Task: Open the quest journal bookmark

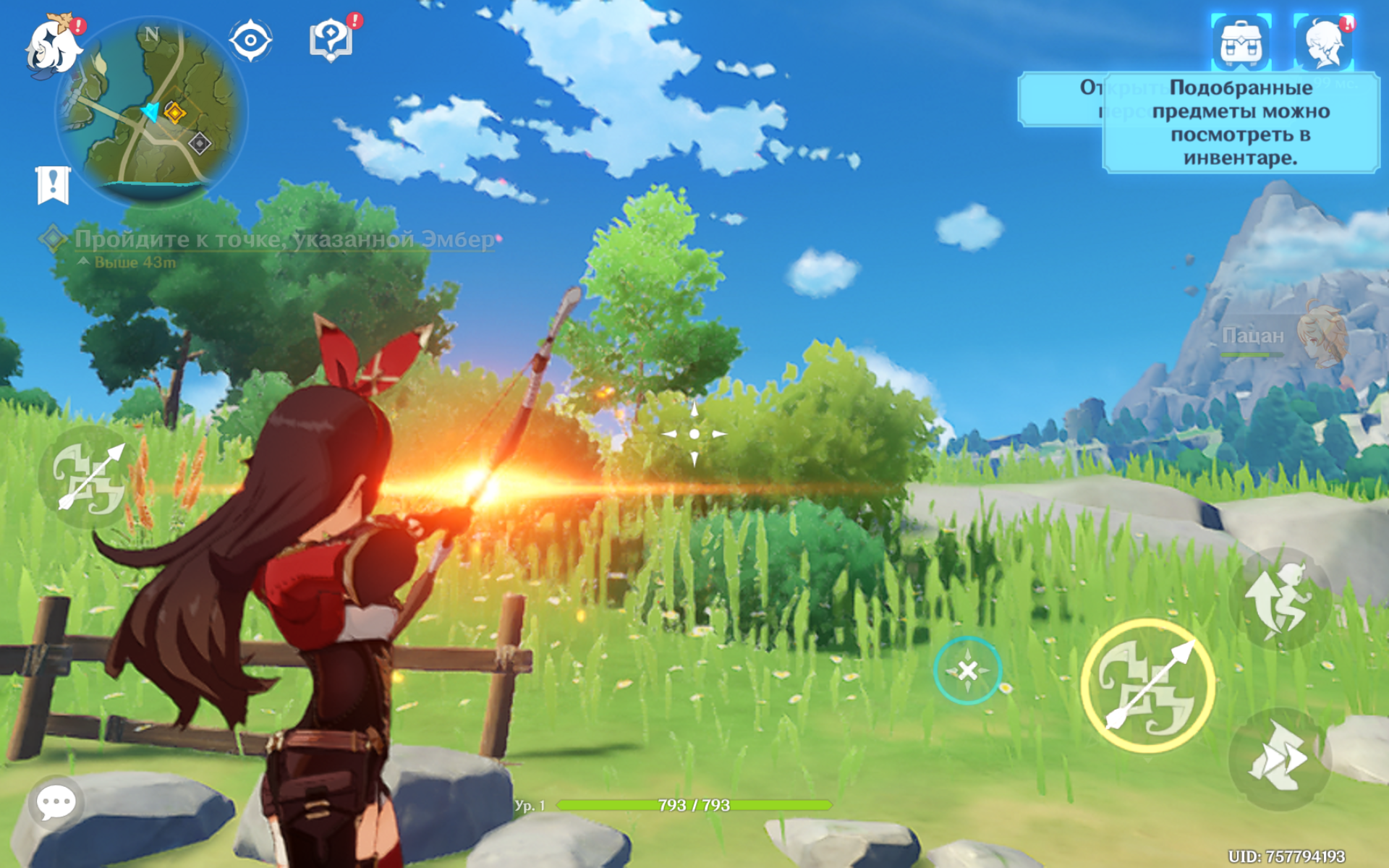Action: [53, 185]
